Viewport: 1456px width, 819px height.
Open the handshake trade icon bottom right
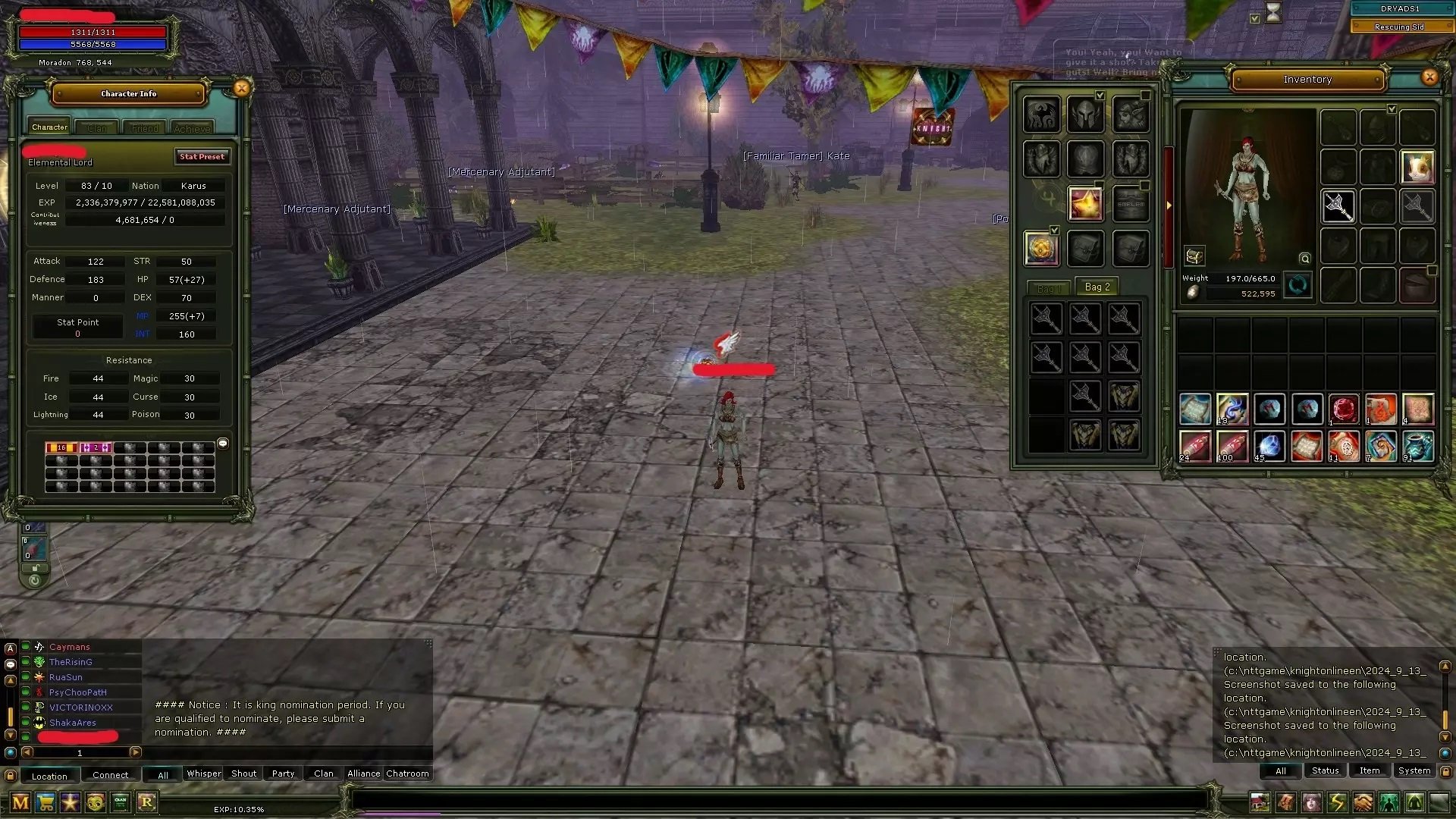click(x=1363, y=801)
